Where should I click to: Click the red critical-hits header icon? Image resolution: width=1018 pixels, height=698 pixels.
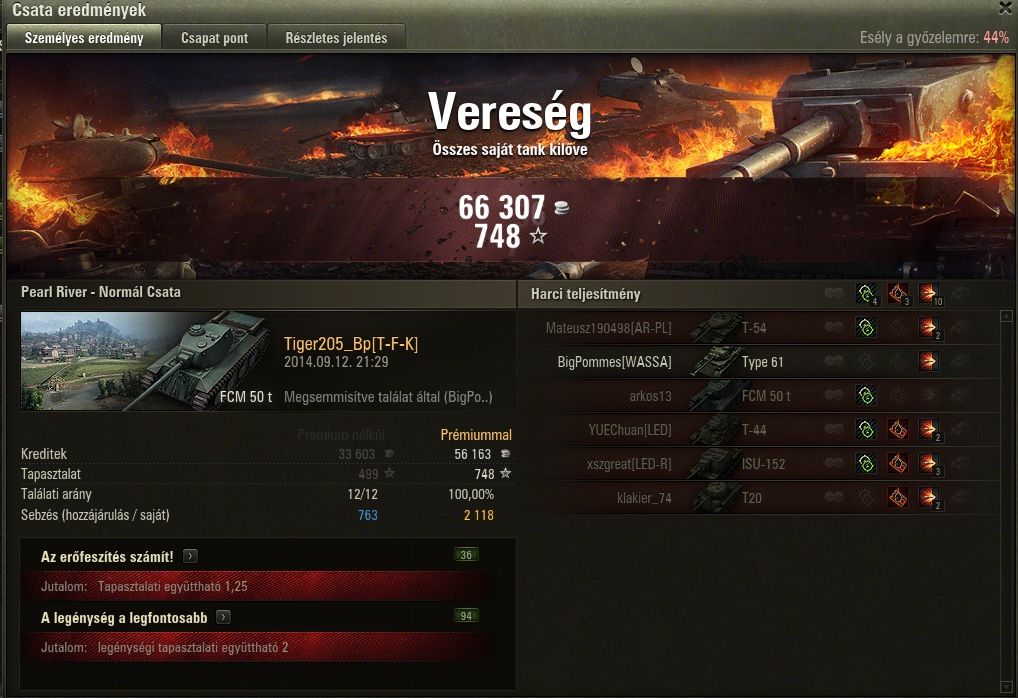(897, 294)
